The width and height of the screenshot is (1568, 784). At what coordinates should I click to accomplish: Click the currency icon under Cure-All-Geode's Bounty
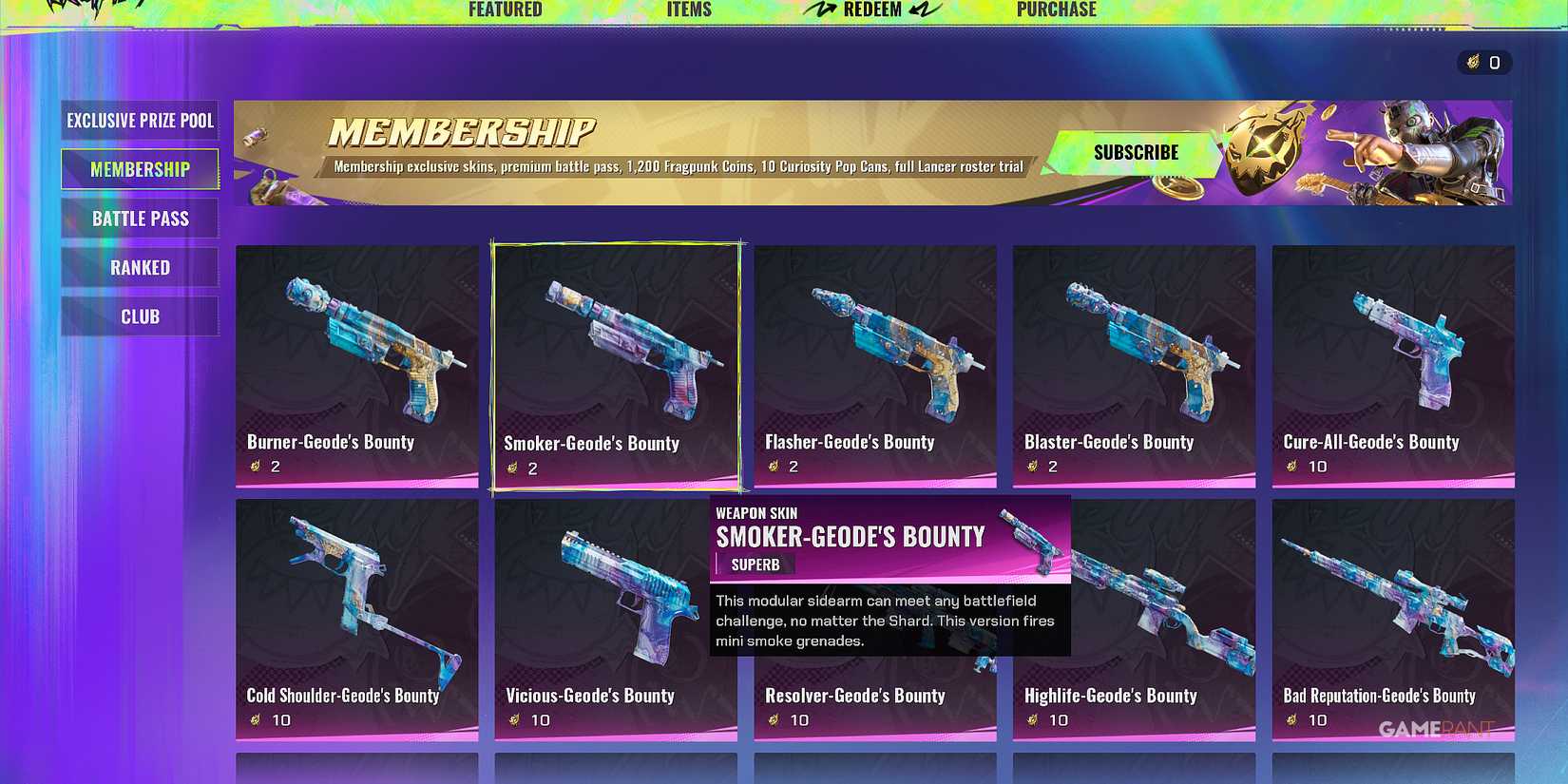tap(1291, 467)
